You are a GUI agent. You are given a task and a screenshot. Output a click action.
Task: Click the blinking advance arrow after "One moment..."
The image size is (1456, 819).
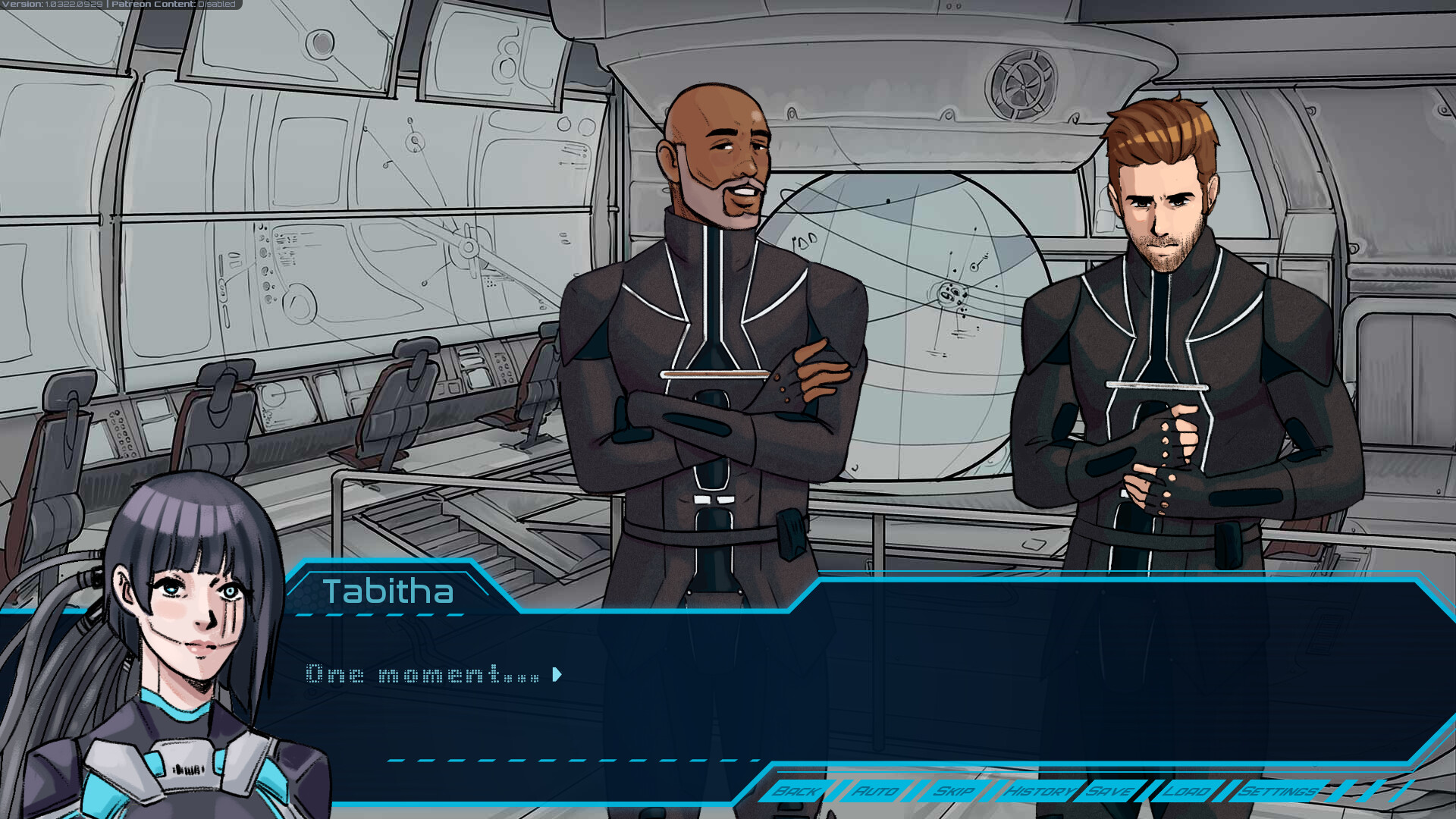tap(558, 673)
